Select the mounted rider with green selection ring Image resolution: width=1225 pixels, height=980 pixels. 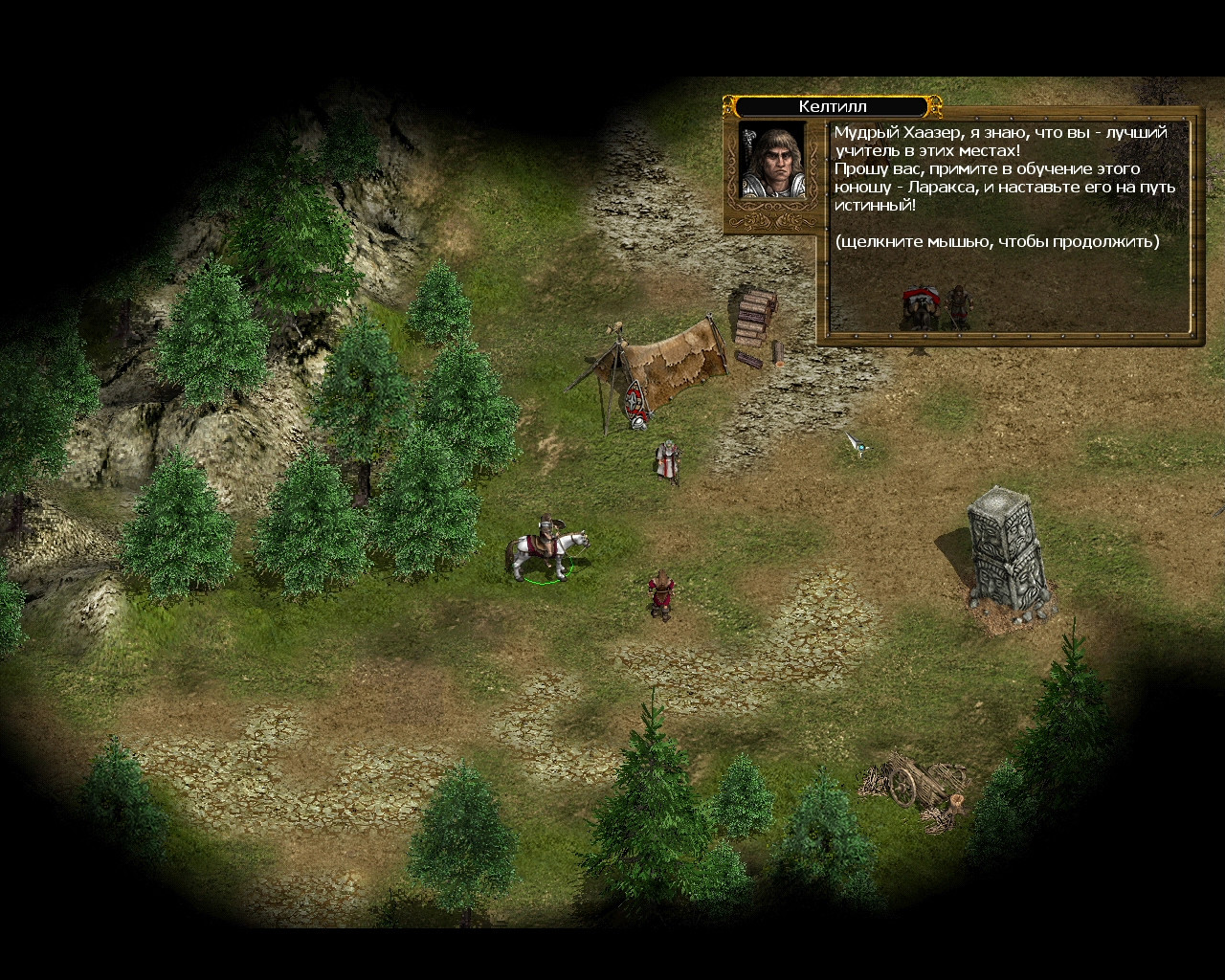click(546, 550)
